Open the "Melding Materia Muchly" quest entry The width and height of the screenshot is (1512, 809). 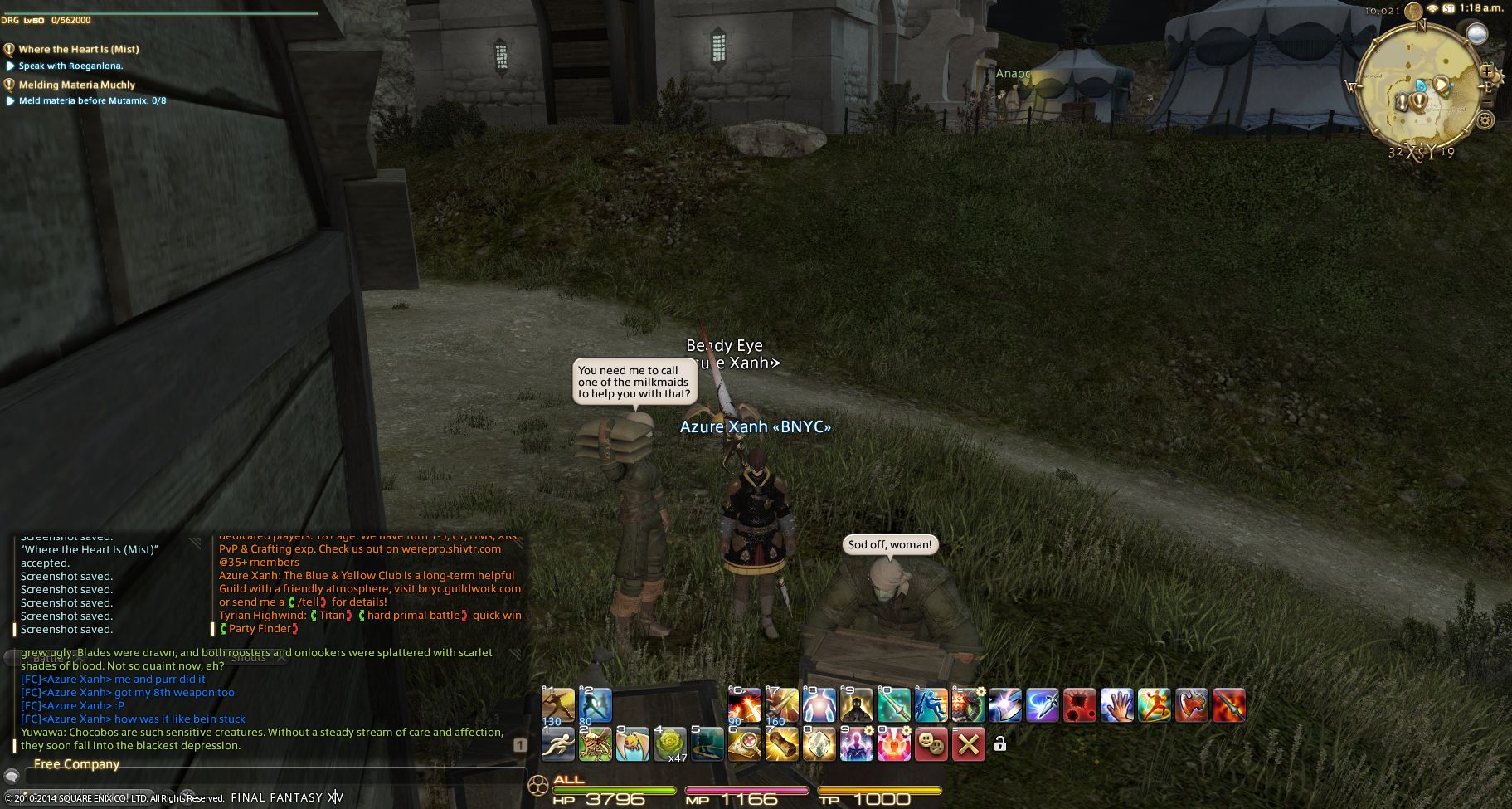point(76,85)
